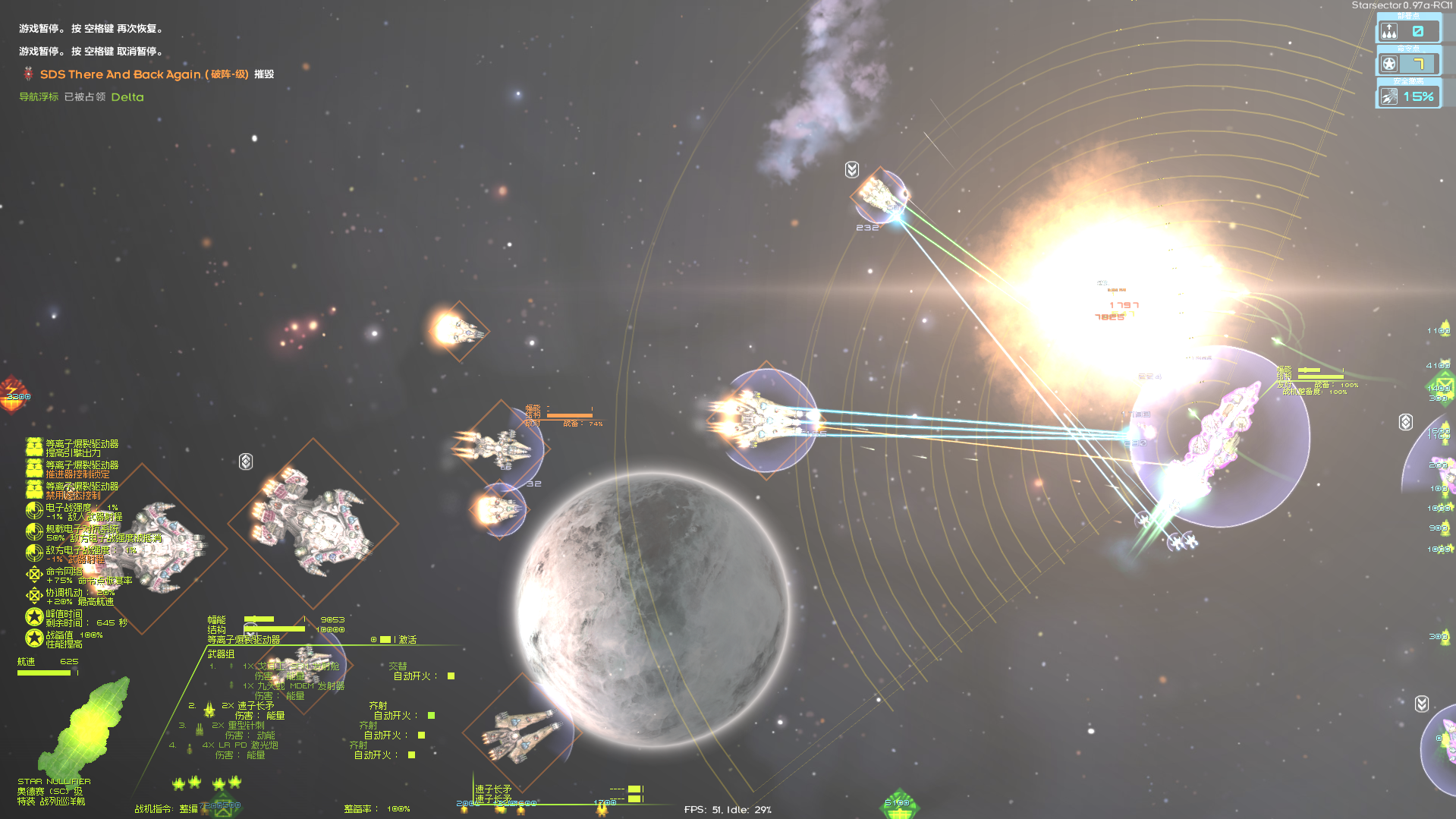Select the 戈耳工 SRM 发射舱 weapon group
This screenshot has width=1456, height=819.
point(292,666)
